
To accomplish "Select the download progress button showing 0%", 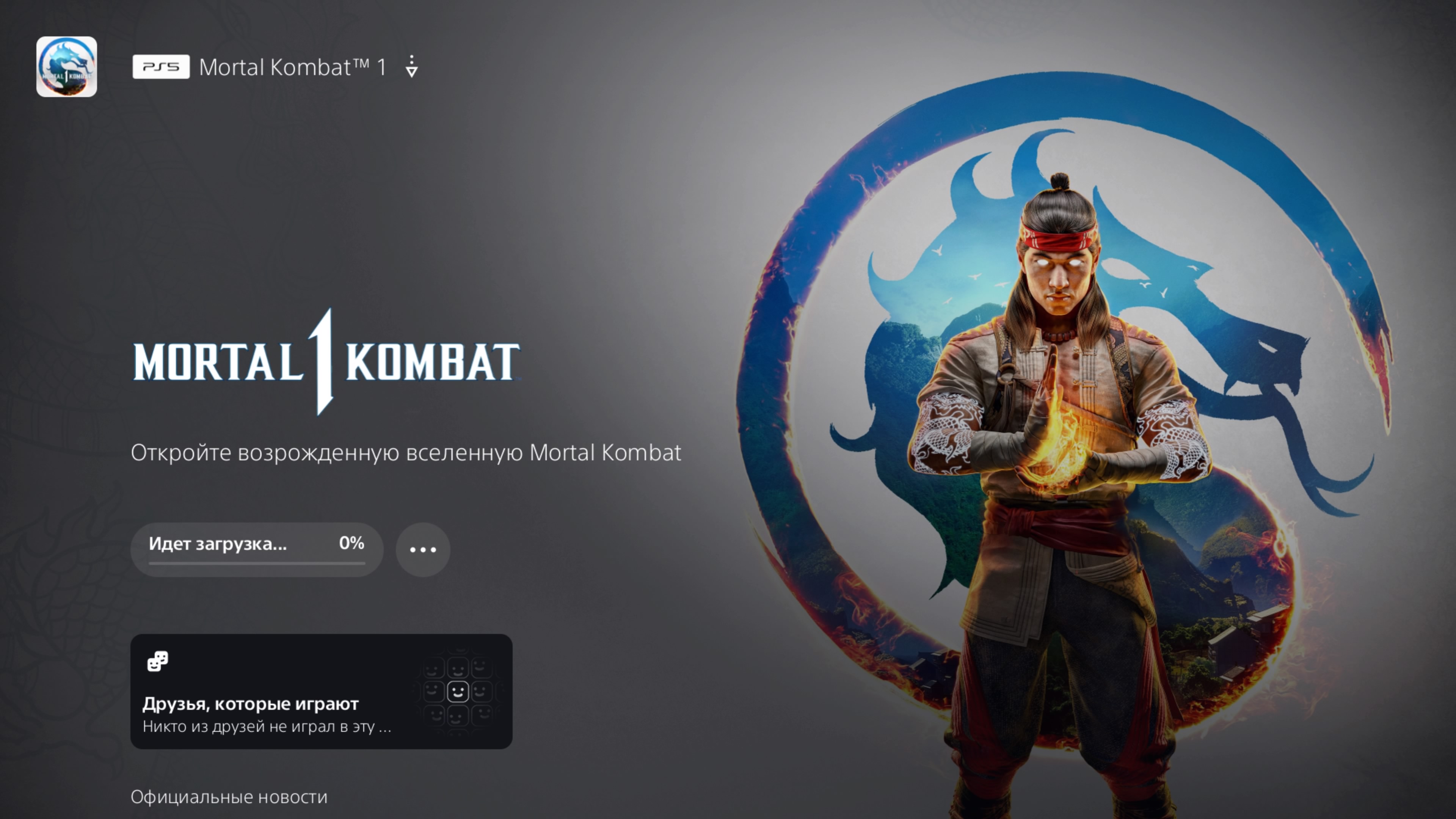I will click(257, 549).
